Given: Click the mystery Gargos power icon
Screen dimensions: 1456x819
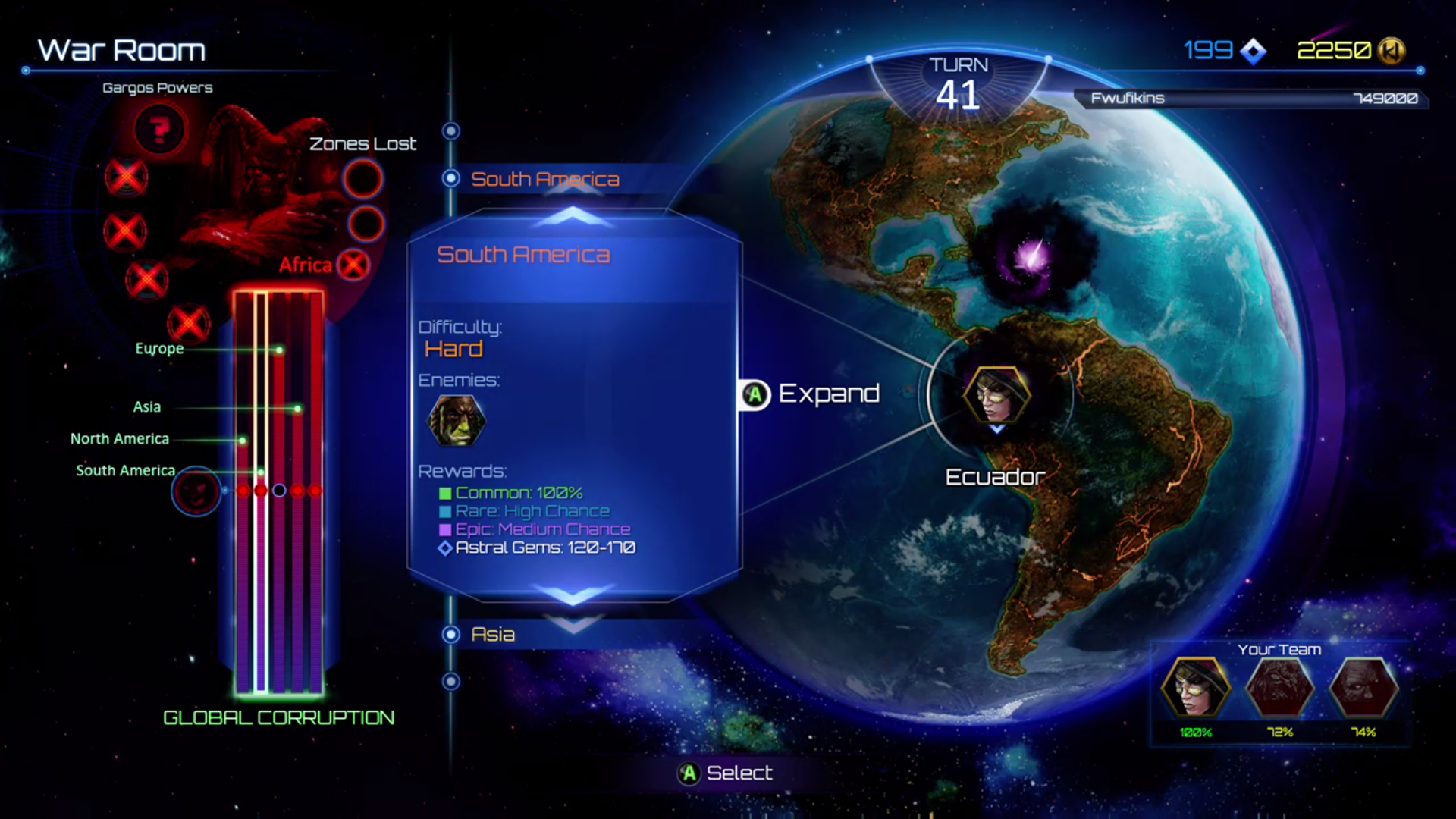Looking at the screenshot, I should (x=159, y=130).
